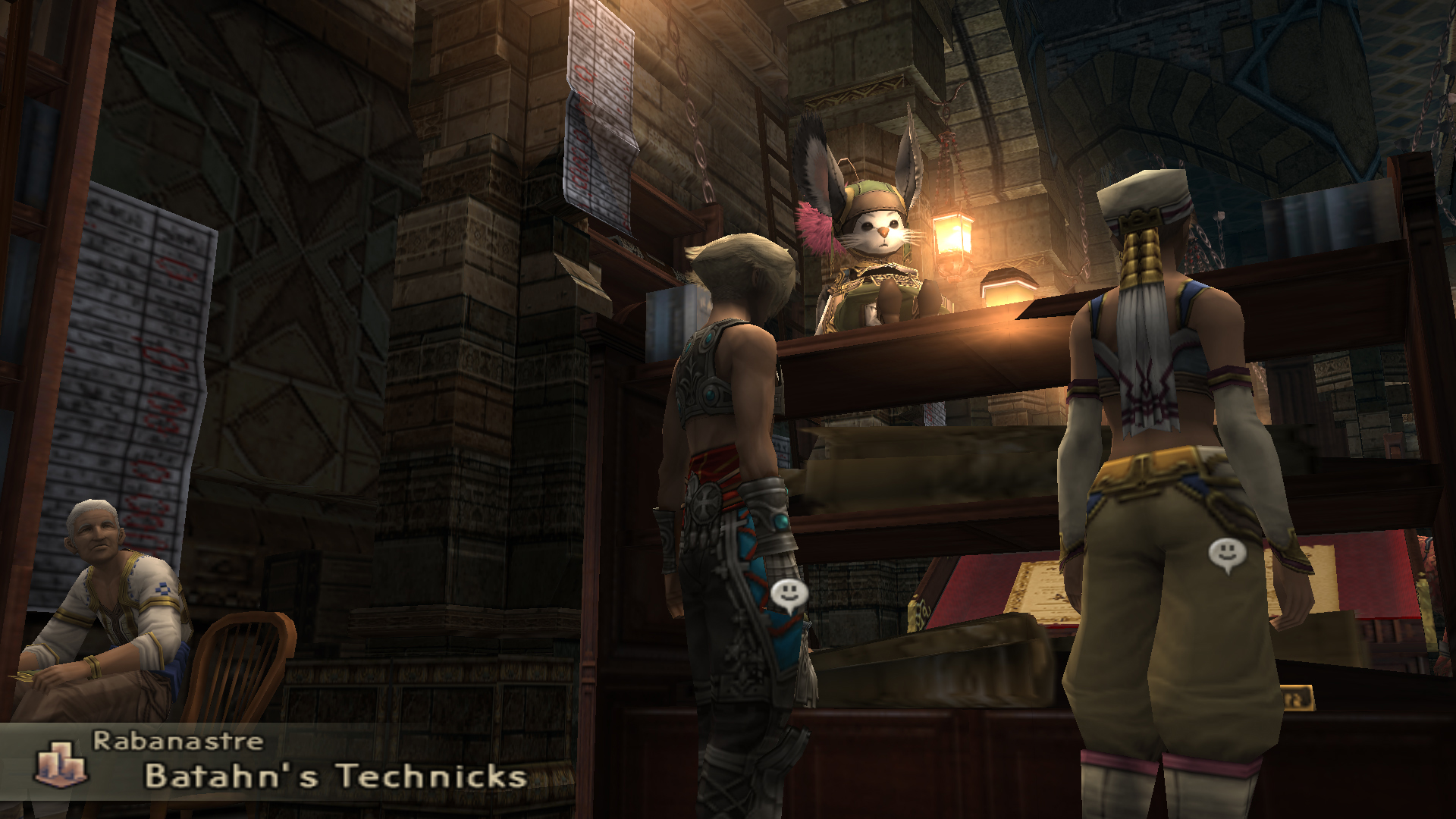Select the talk bubble beside the blond character

(x=789, y=596)
